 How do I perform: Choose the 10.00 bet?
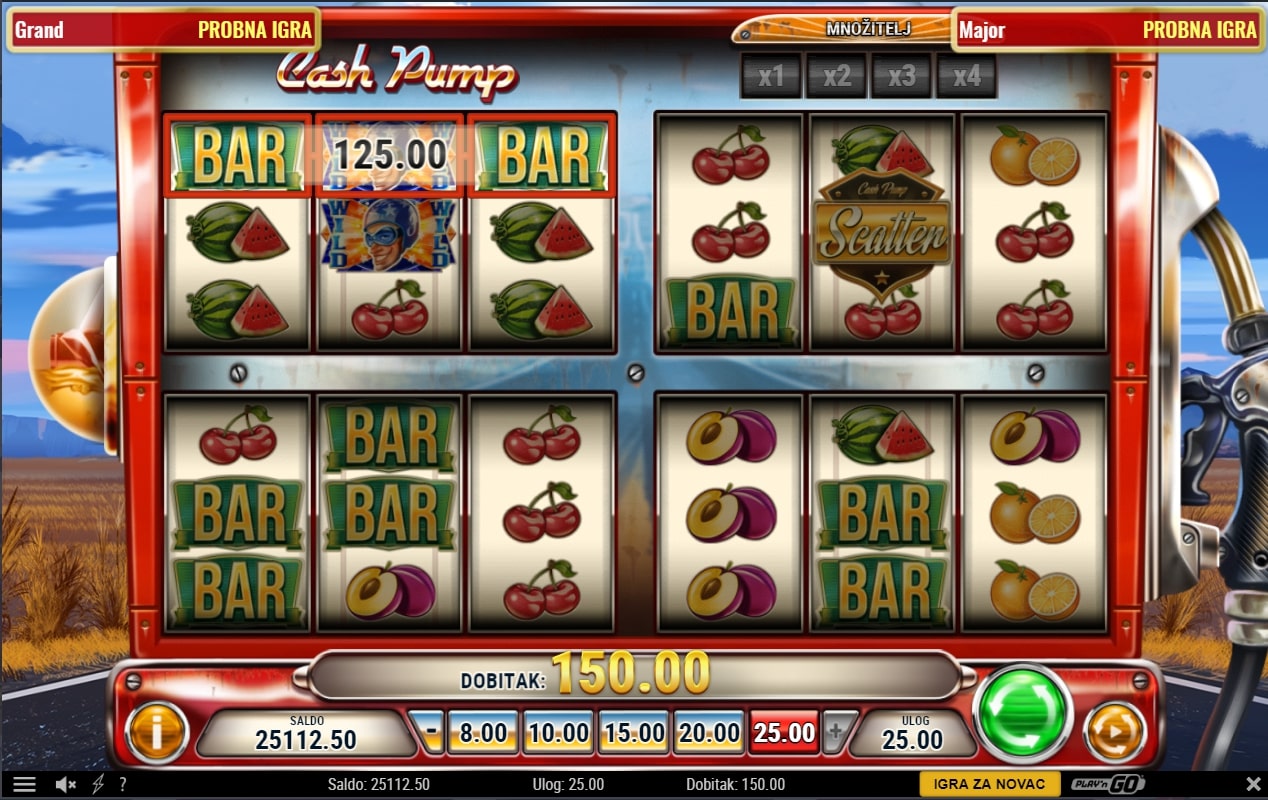pos(558,733)
